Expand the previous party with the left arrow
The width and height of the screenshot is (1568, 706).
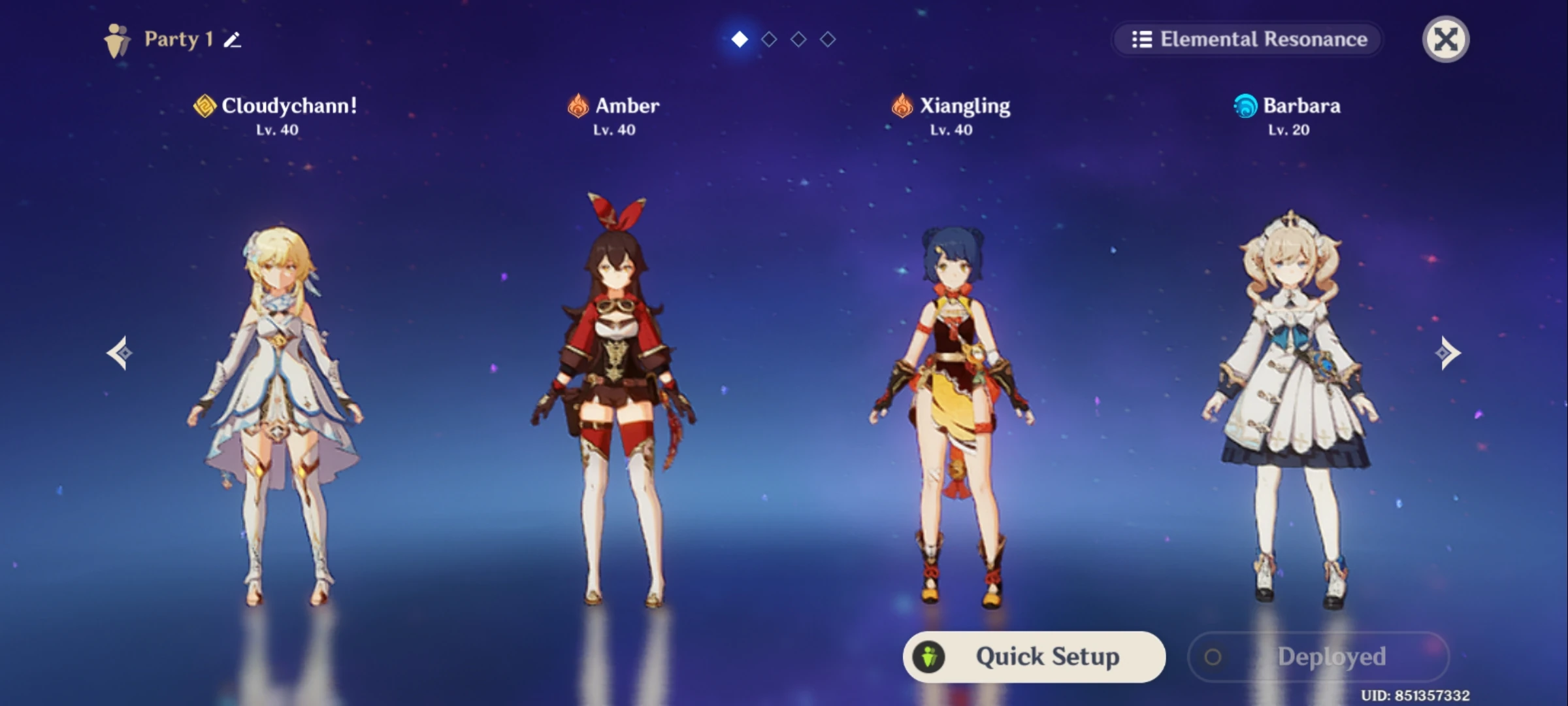click(120, 352)
